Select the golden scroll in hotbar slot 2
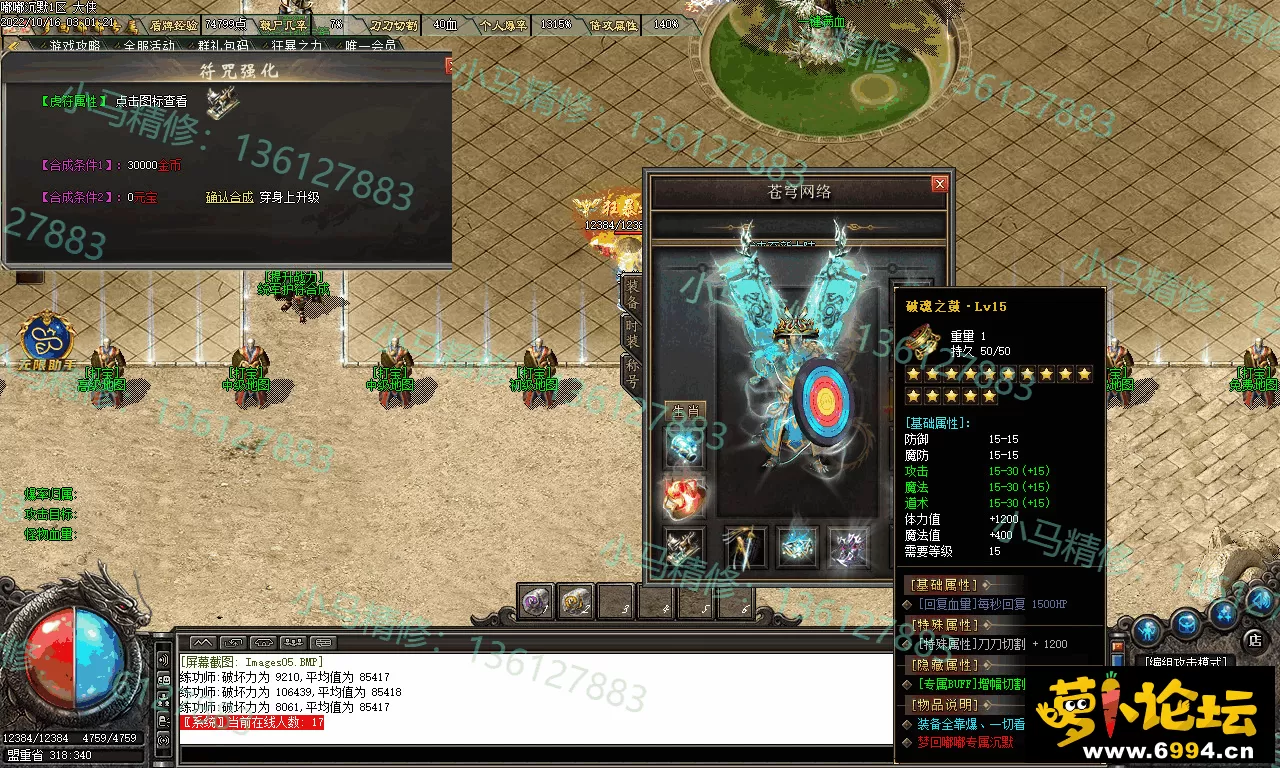Screen dimensions: 1280x768 click(x=576, y=602)
